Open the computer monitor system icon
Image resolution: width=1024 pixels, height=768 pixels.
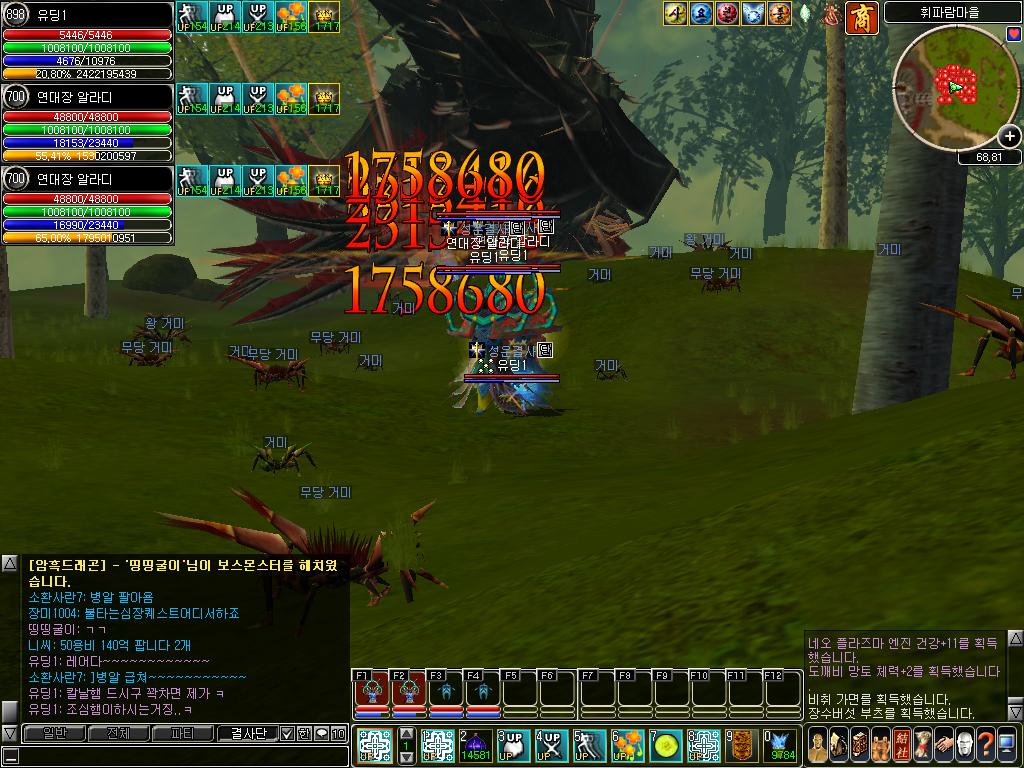click(x=1007, y=744)
